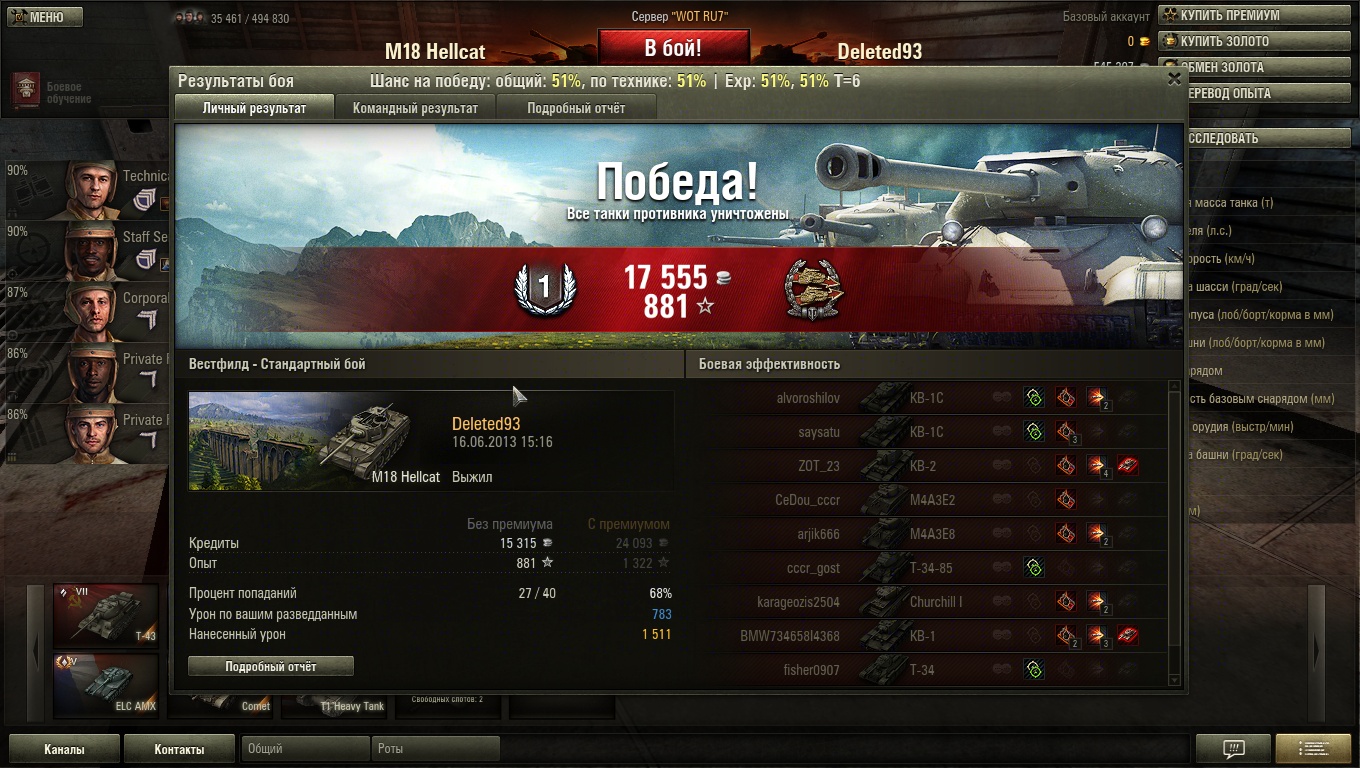Open the medal icon beside earnings
The height and width of the screenshot is (768, 1360).
coord(812,289)
